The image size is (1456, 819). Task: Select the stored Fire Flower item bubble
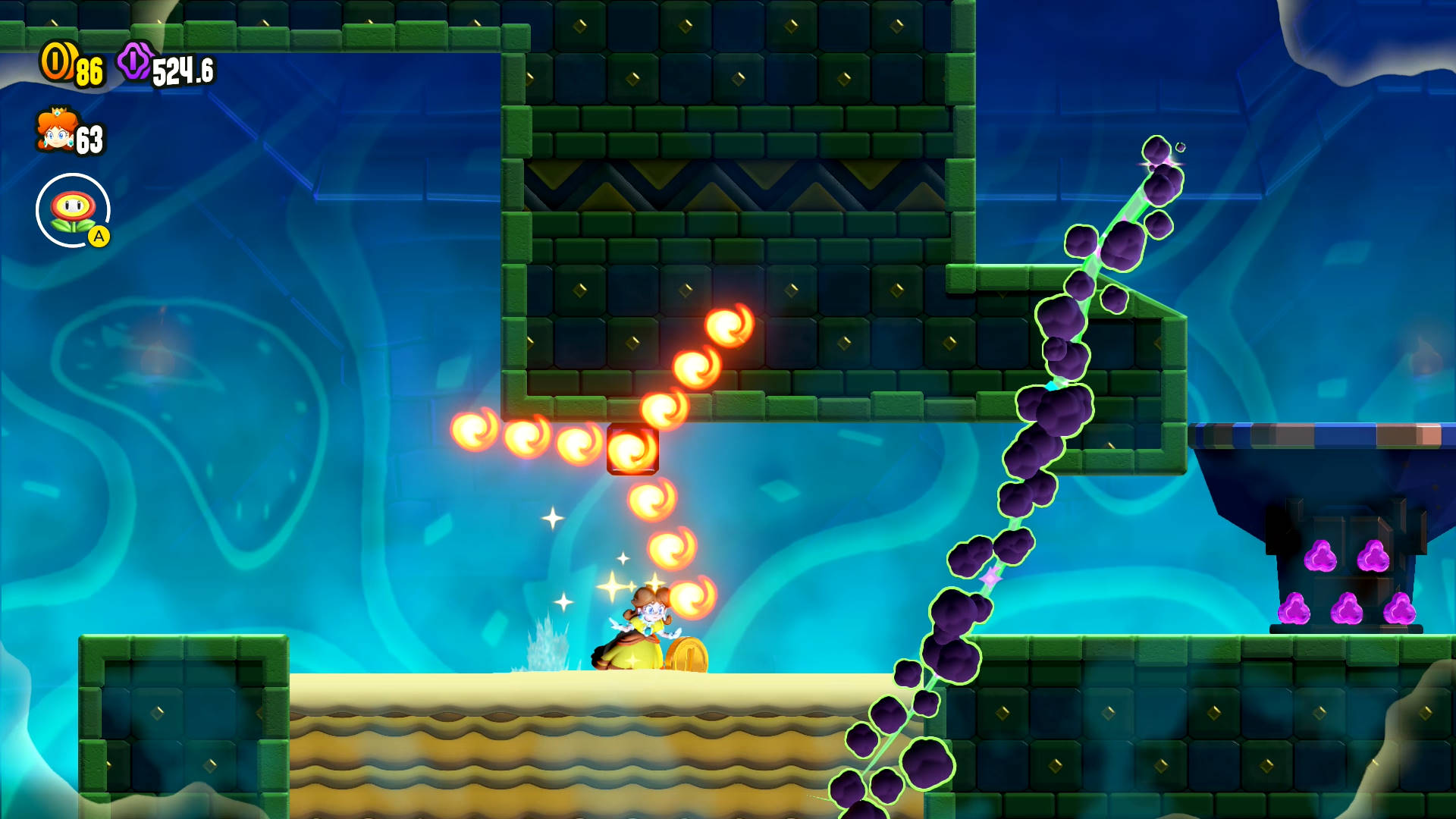73,210
